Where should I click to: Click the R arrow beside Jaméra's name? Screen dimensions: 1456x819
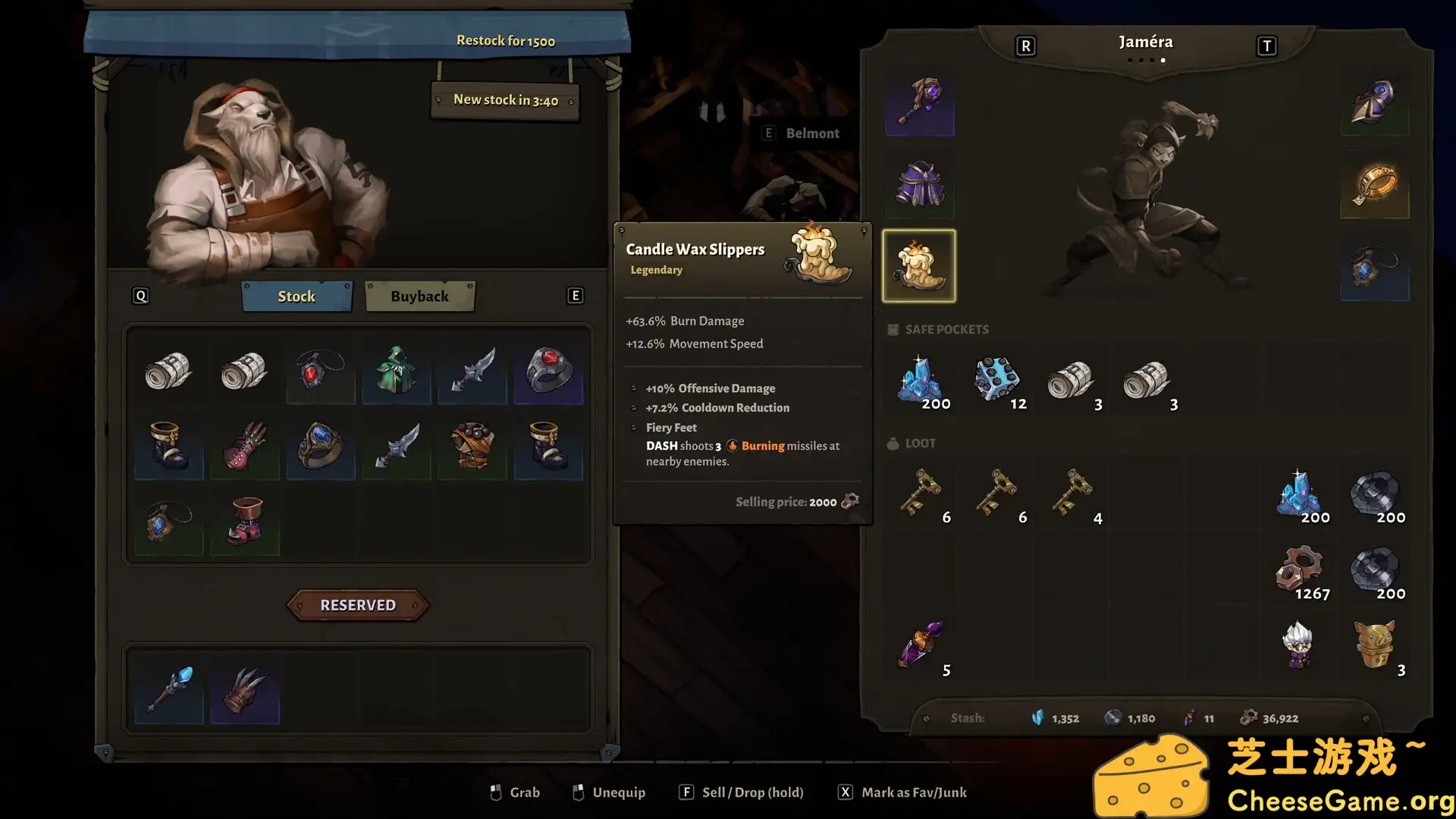(x=1025, y=45)
